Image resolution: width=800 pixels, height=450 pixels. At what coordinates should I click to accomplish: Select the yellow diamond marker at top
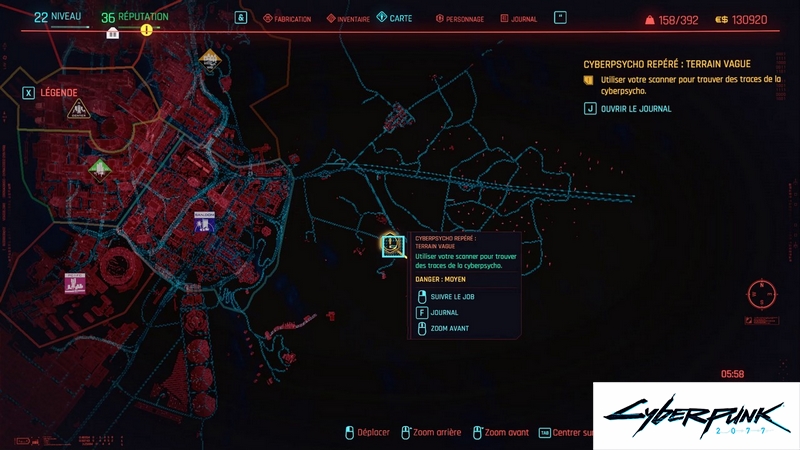[209, 61]
